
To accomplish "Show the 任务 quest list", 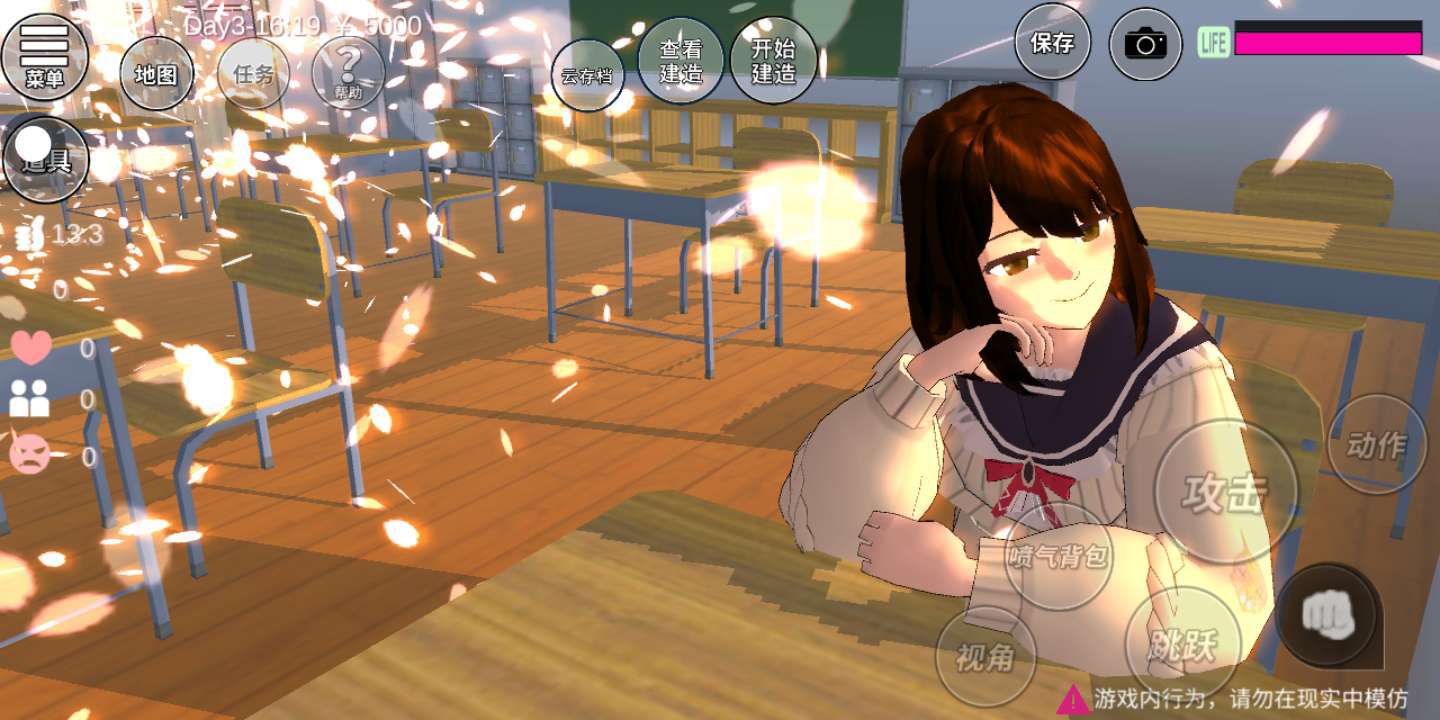I will click(x=253, y=74).
